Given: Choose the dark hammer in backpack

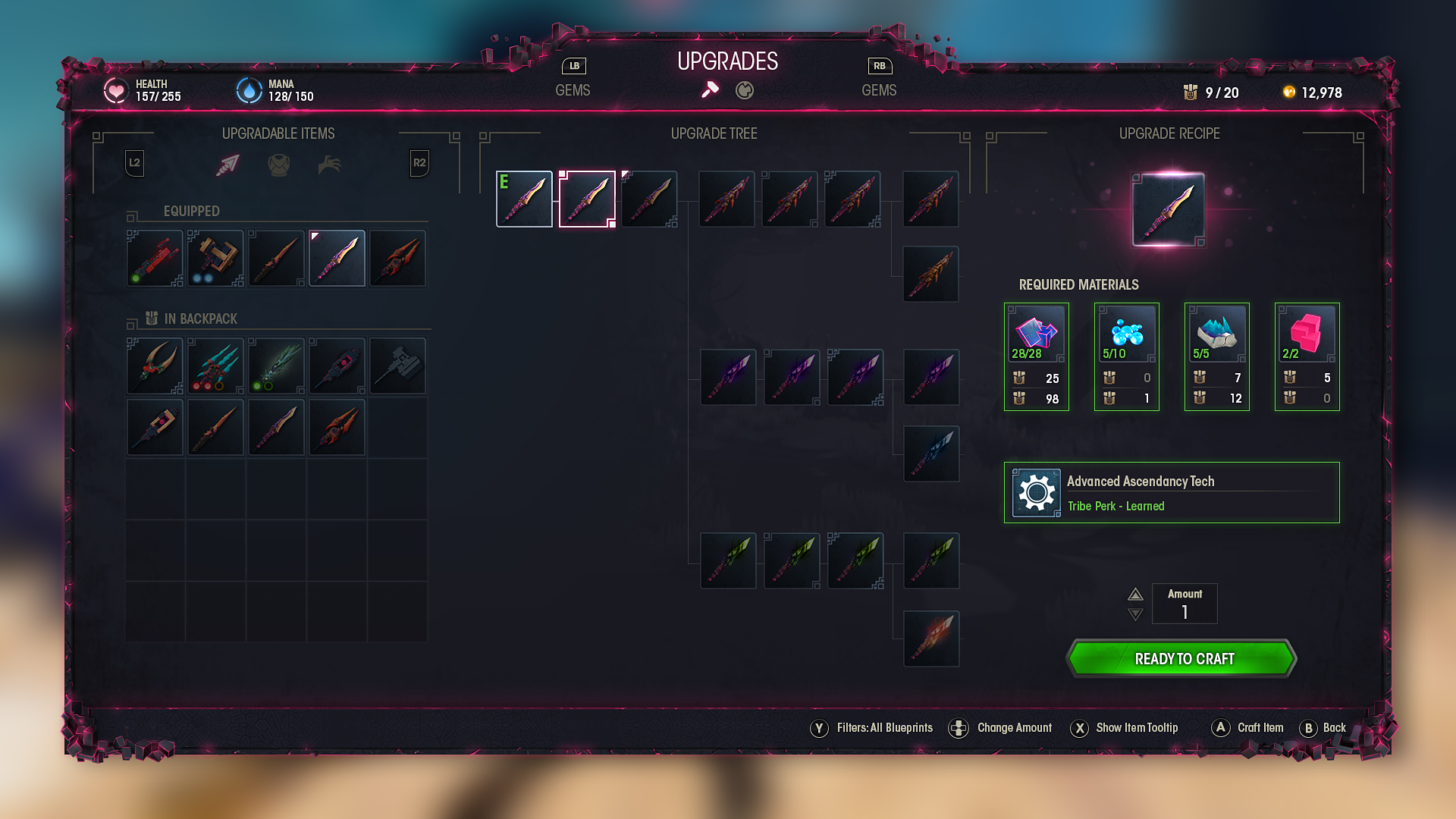Looking at the screenshot, I should click(397, 366).
